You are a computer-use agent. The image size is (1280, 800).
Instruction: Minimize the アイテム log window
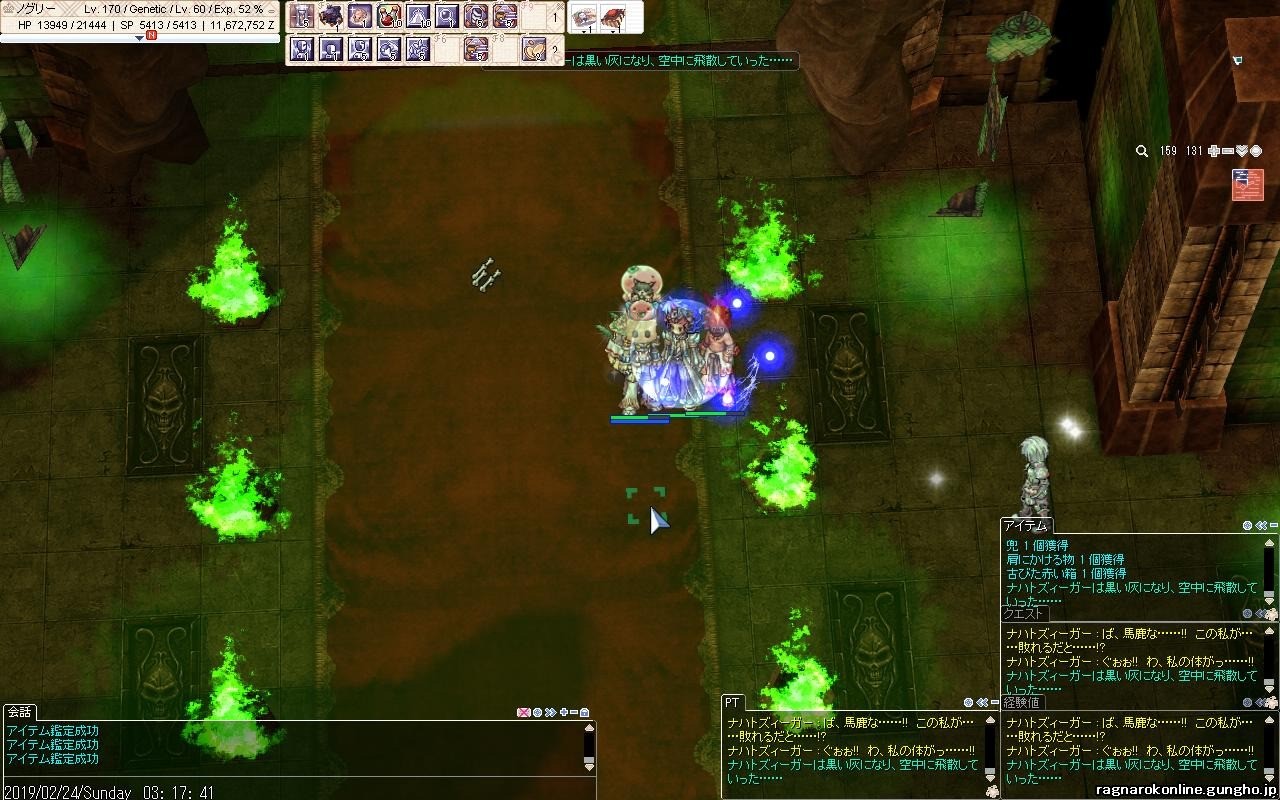[1274, 525]
